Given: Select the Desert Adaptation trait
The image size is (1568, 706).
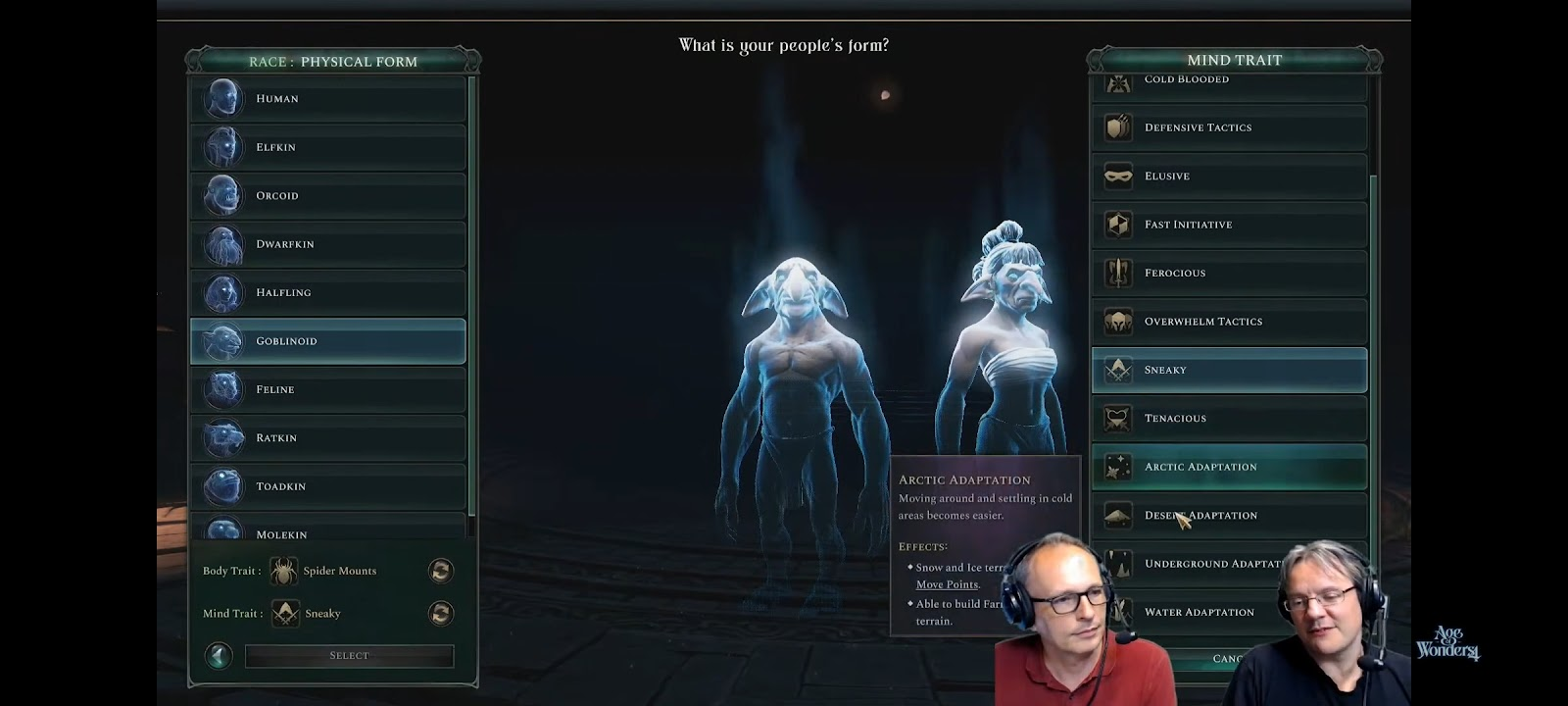Looking at the screenshot, I should point(1229,515).
